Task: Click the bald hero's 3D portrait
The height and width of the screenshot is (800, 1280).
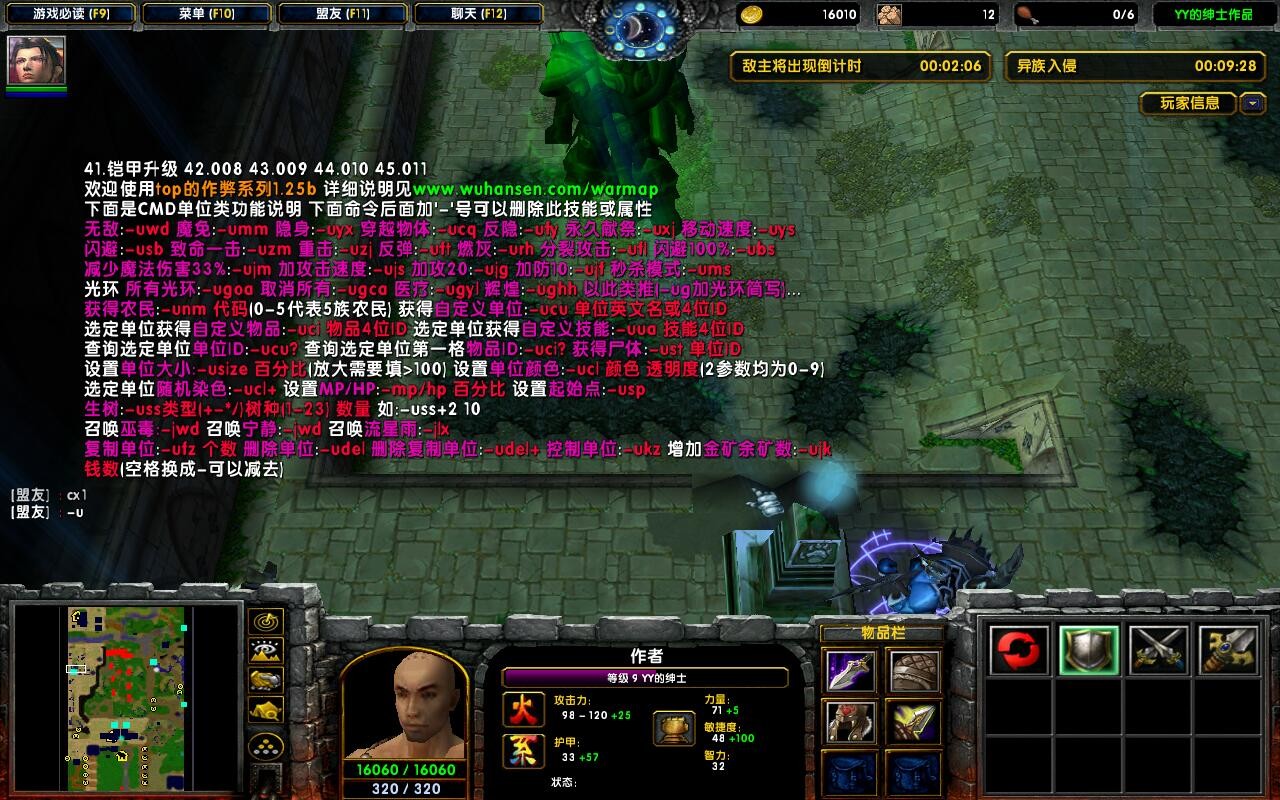Action: (x=405, y=707)
